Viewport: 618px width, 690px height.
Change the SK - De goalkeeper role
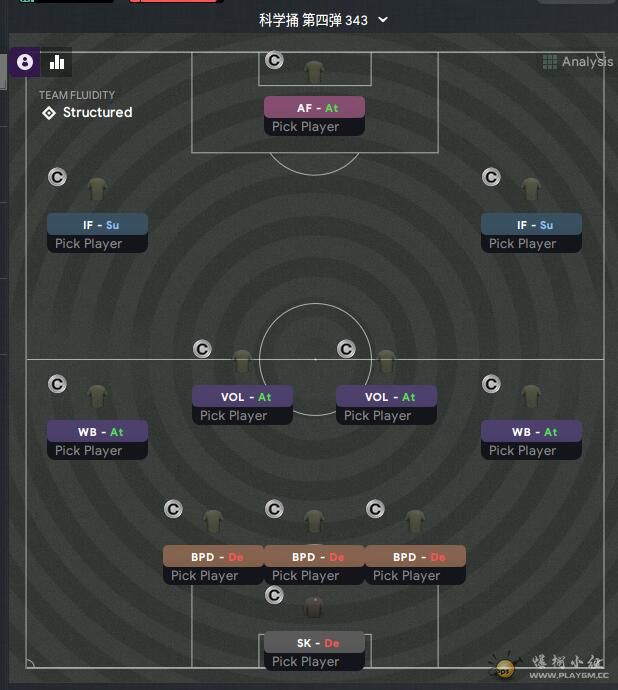[x=314, y=643]
